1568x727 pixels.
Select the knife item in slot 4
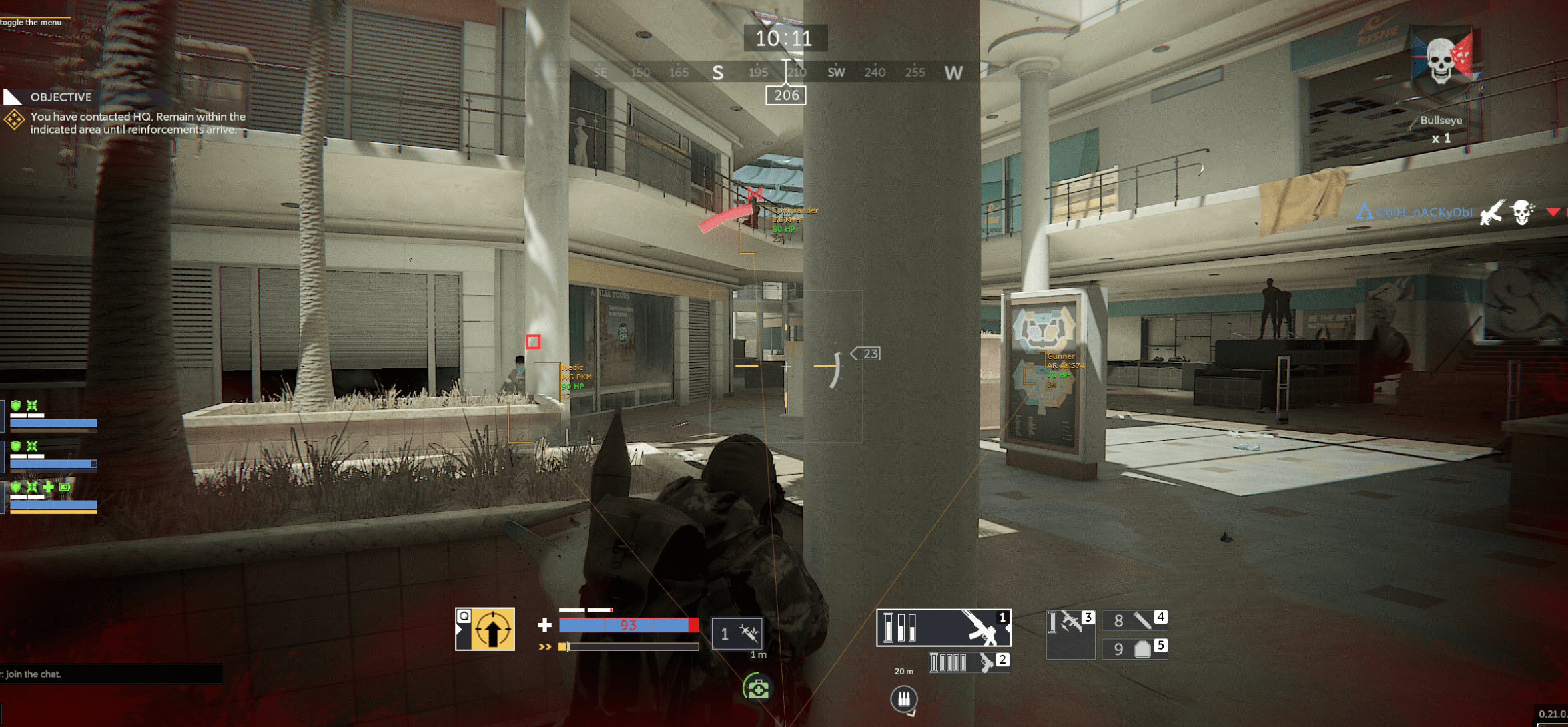1134,620
